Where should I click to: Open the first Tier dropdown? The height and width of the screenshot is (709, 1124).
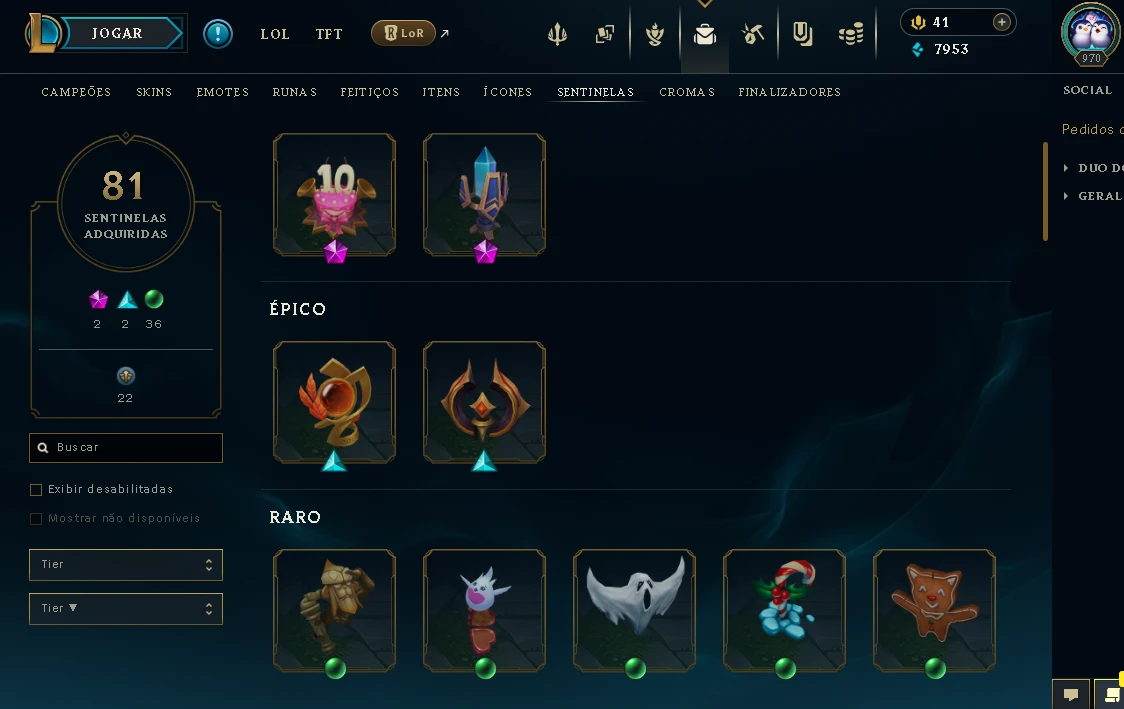click(x=126, y=565)
